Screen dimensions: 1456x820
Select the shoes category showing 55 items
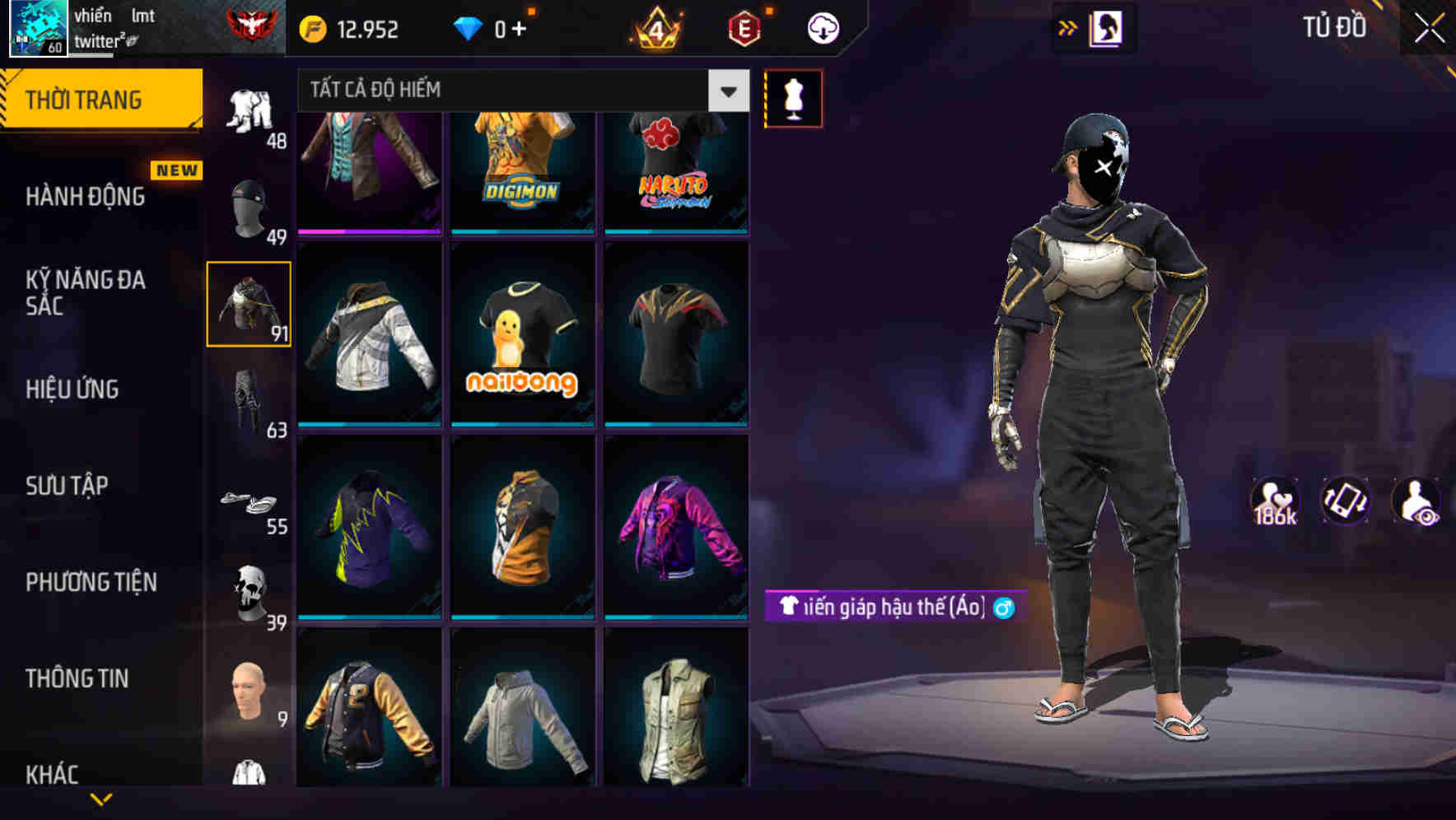pyautogui.click(x=250, y=501)
